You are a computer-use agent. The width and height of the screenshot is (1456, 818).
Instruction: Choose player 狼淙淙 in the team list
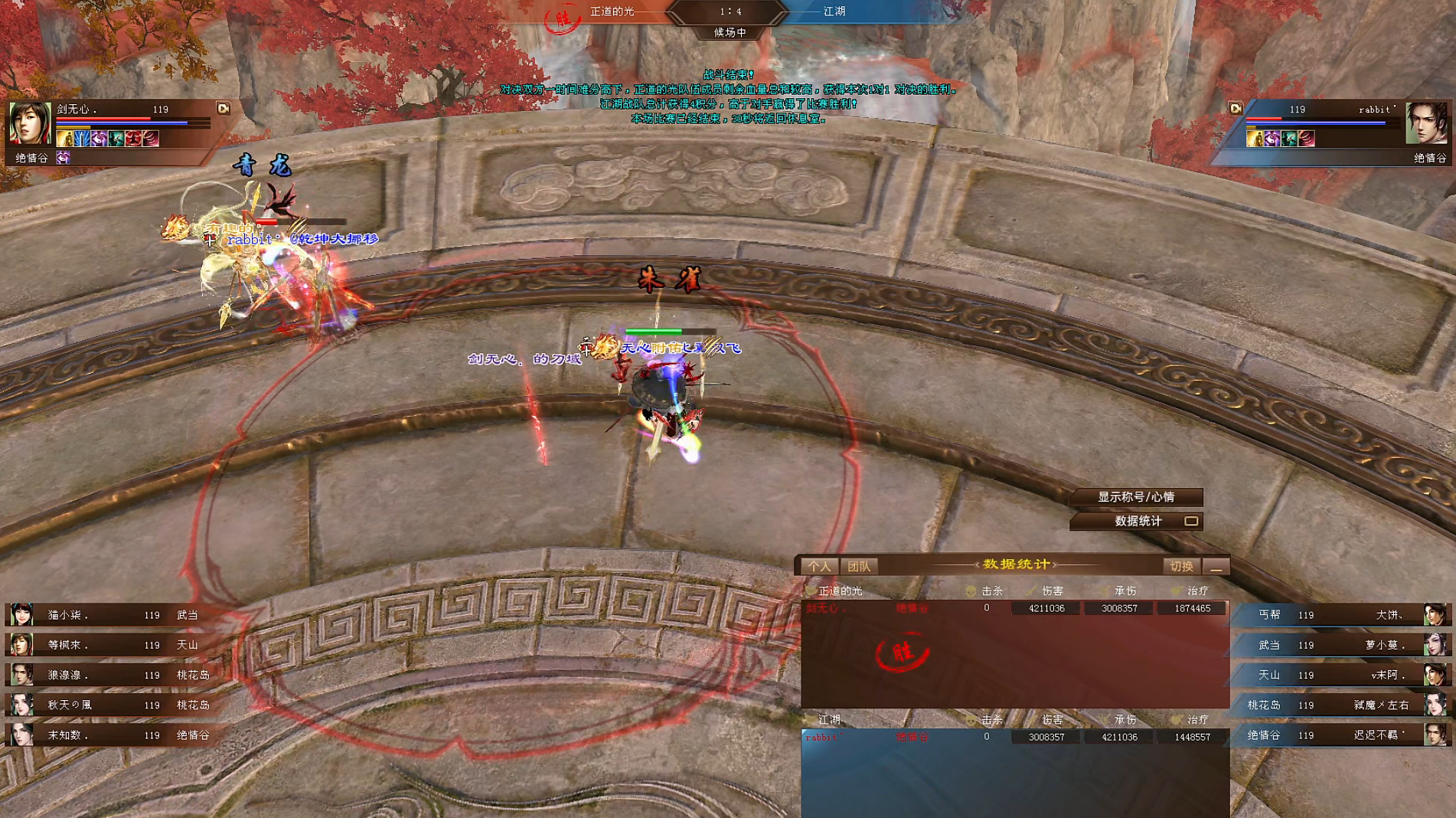coord(115,675)
